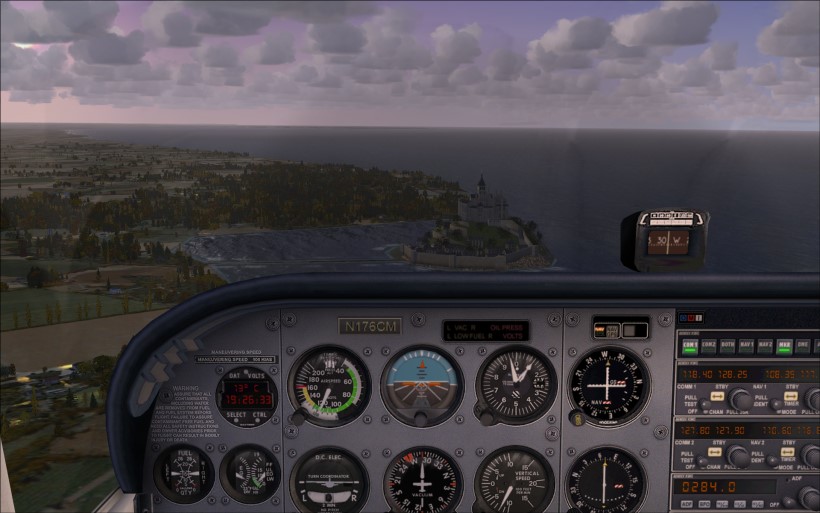Swap COMM 1 standby frequency
The image size is (820, 513).
[x=716, y=394]
